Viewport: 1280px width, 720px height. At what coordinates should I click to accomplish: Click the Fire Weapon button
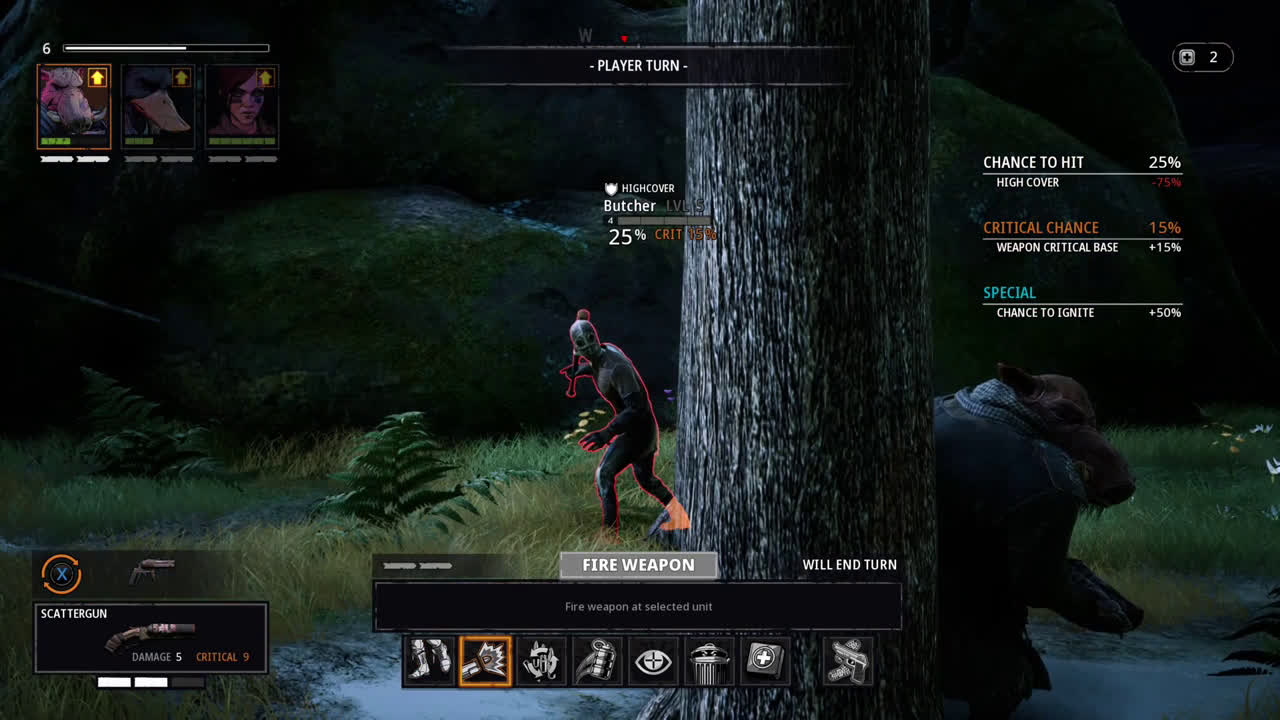click(638, 565)
